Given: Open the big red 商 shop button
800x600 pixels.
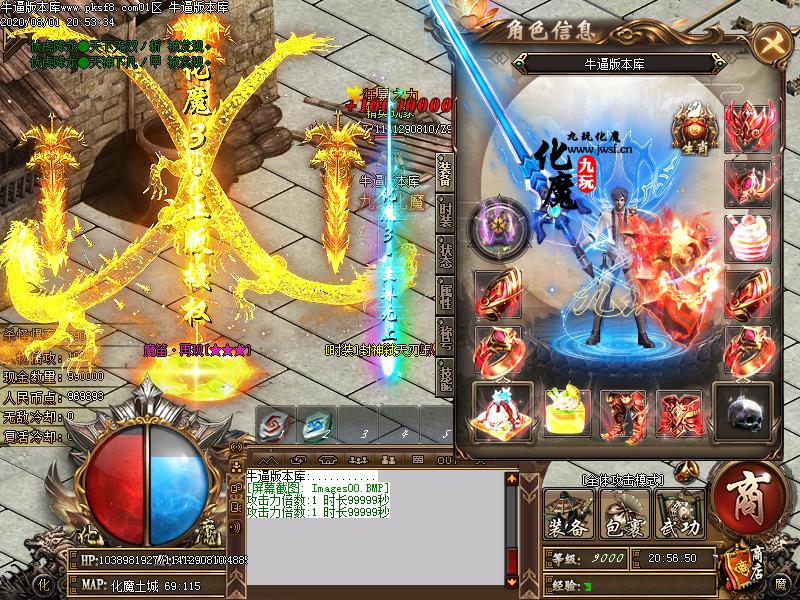Looking at the screenshot, I should [748, 497].
